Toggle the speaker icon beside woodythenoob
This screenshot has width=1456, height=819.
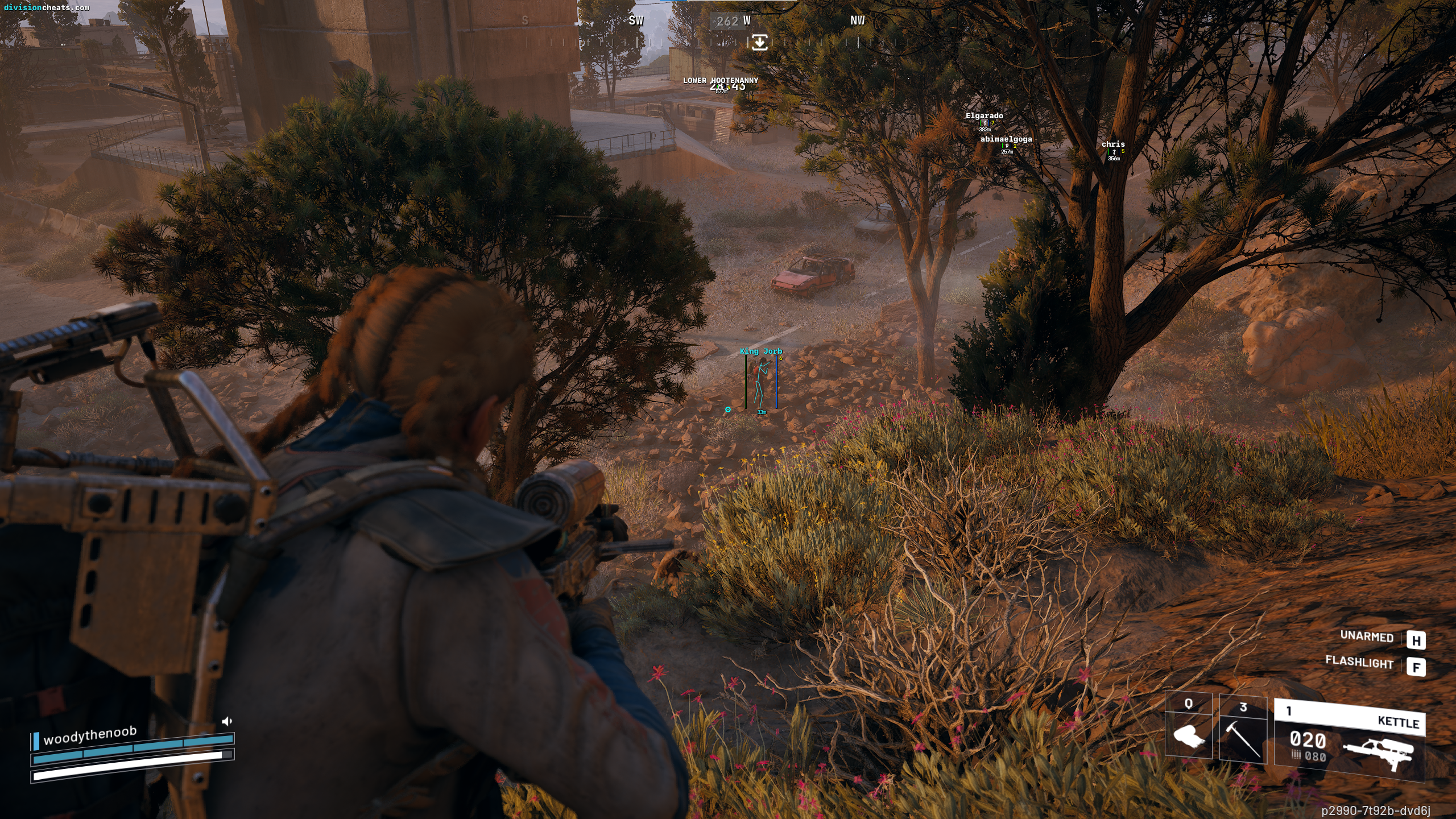pyautogui.click(x=227, y=721)
